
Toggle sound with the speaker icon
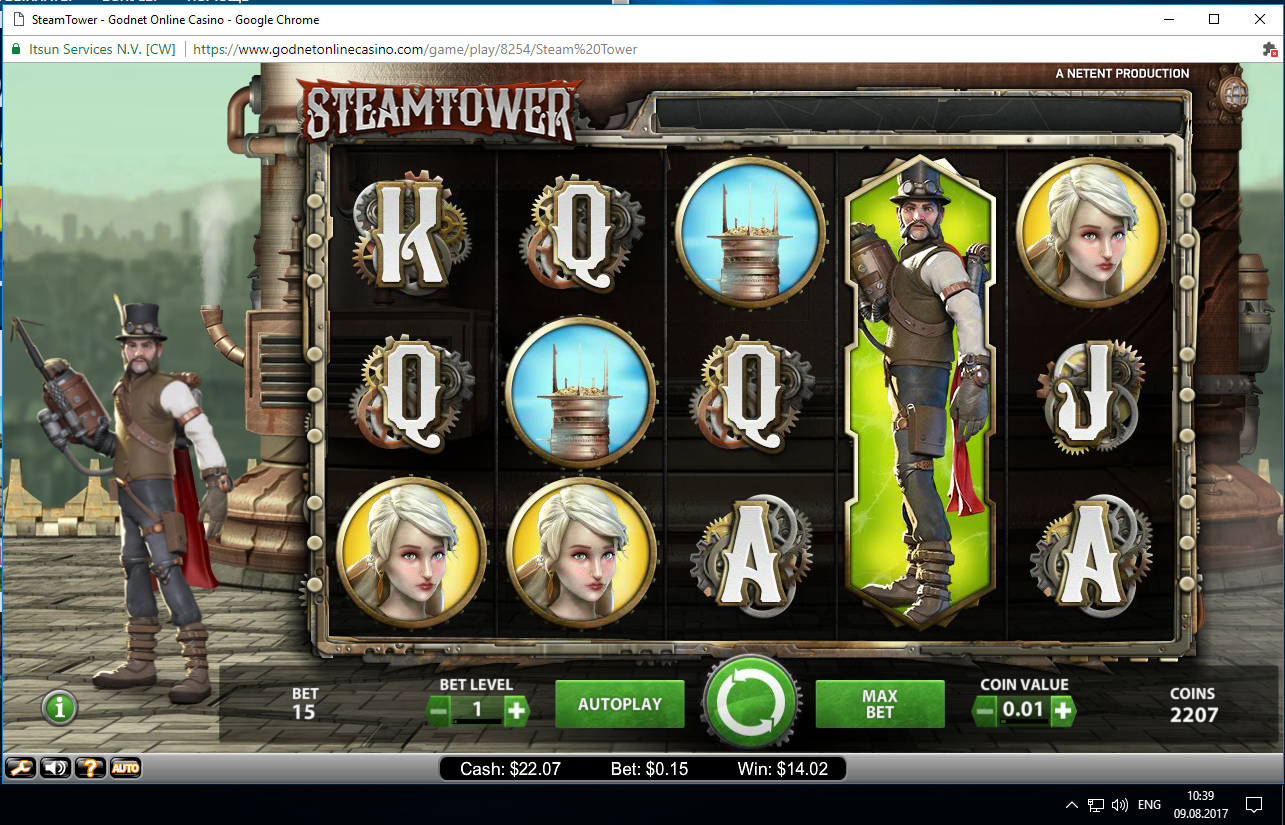pyautogui.click(x=55, y=768)
